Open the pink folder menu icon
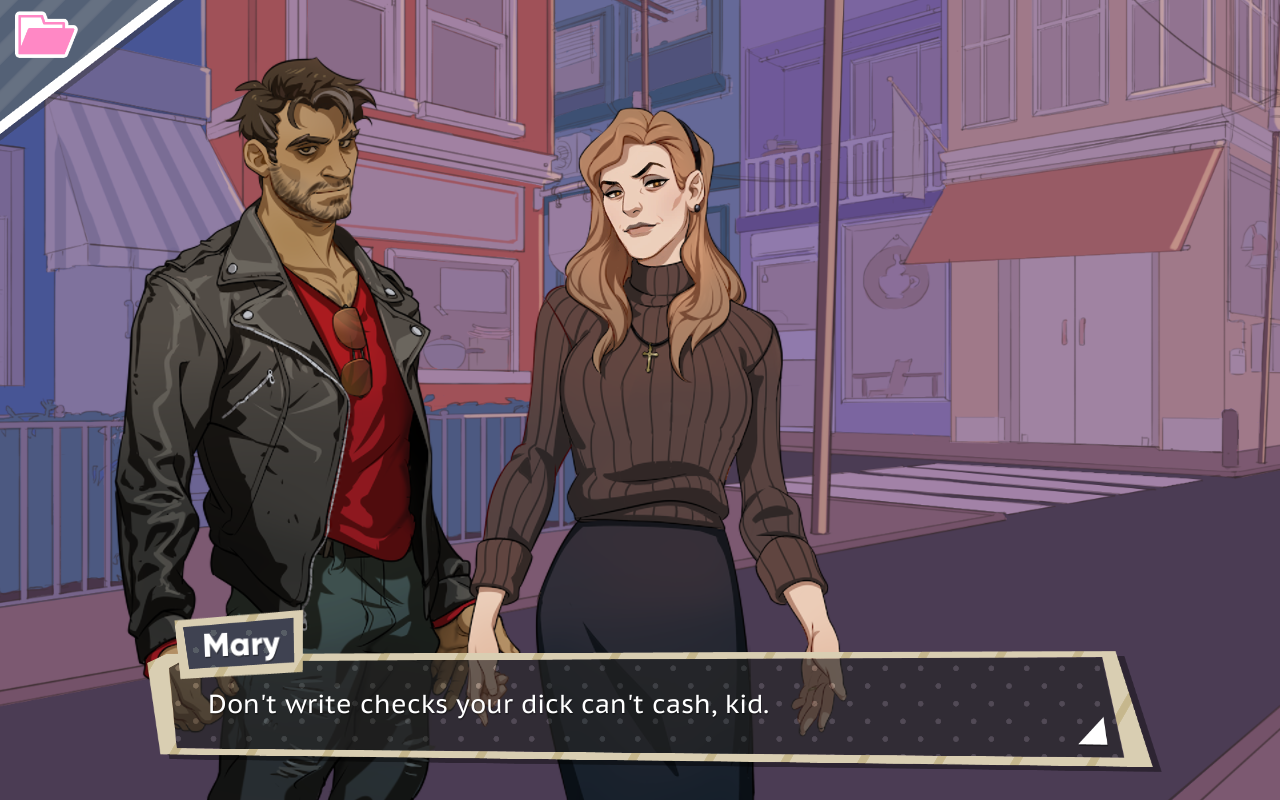Image resolution: width=1280 pixels, height=800 pixels. pos(45,35)
